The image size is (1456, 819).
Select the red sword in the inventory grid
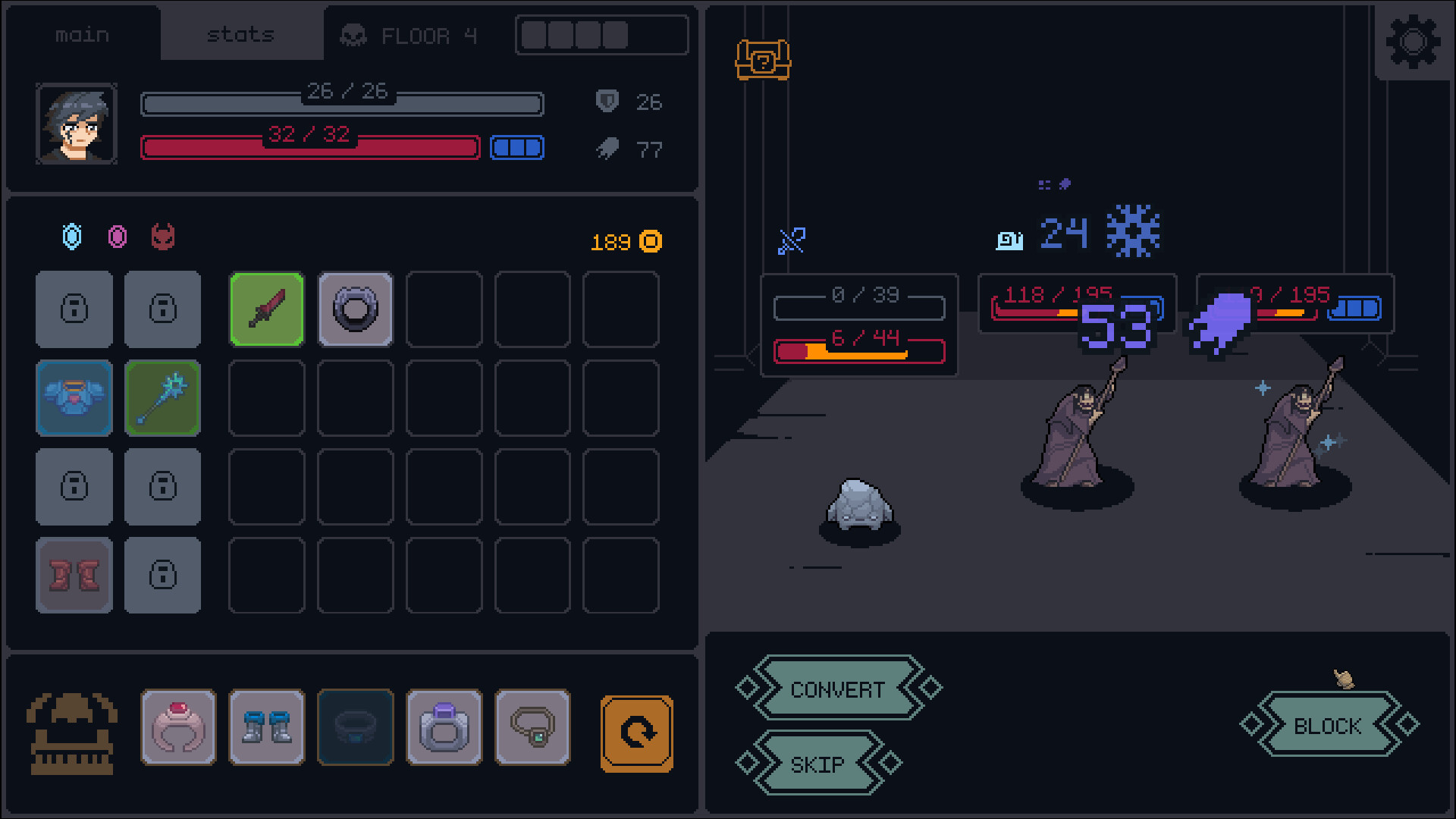266,309
